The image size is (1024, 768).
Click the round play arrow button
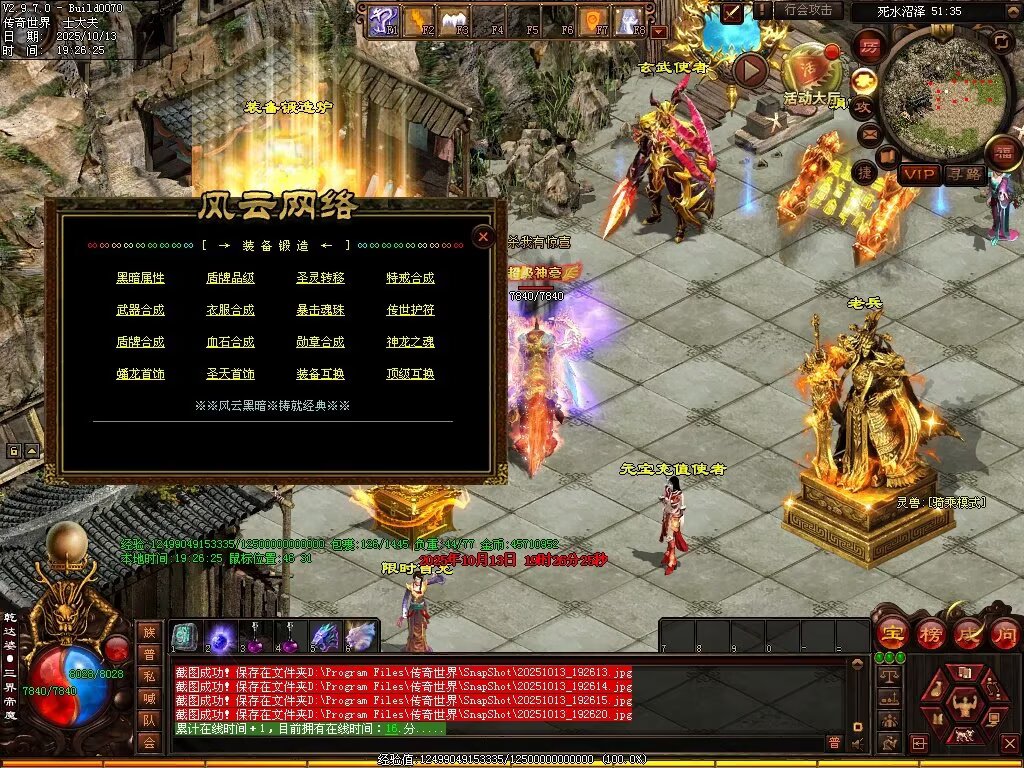pos(750,69)
